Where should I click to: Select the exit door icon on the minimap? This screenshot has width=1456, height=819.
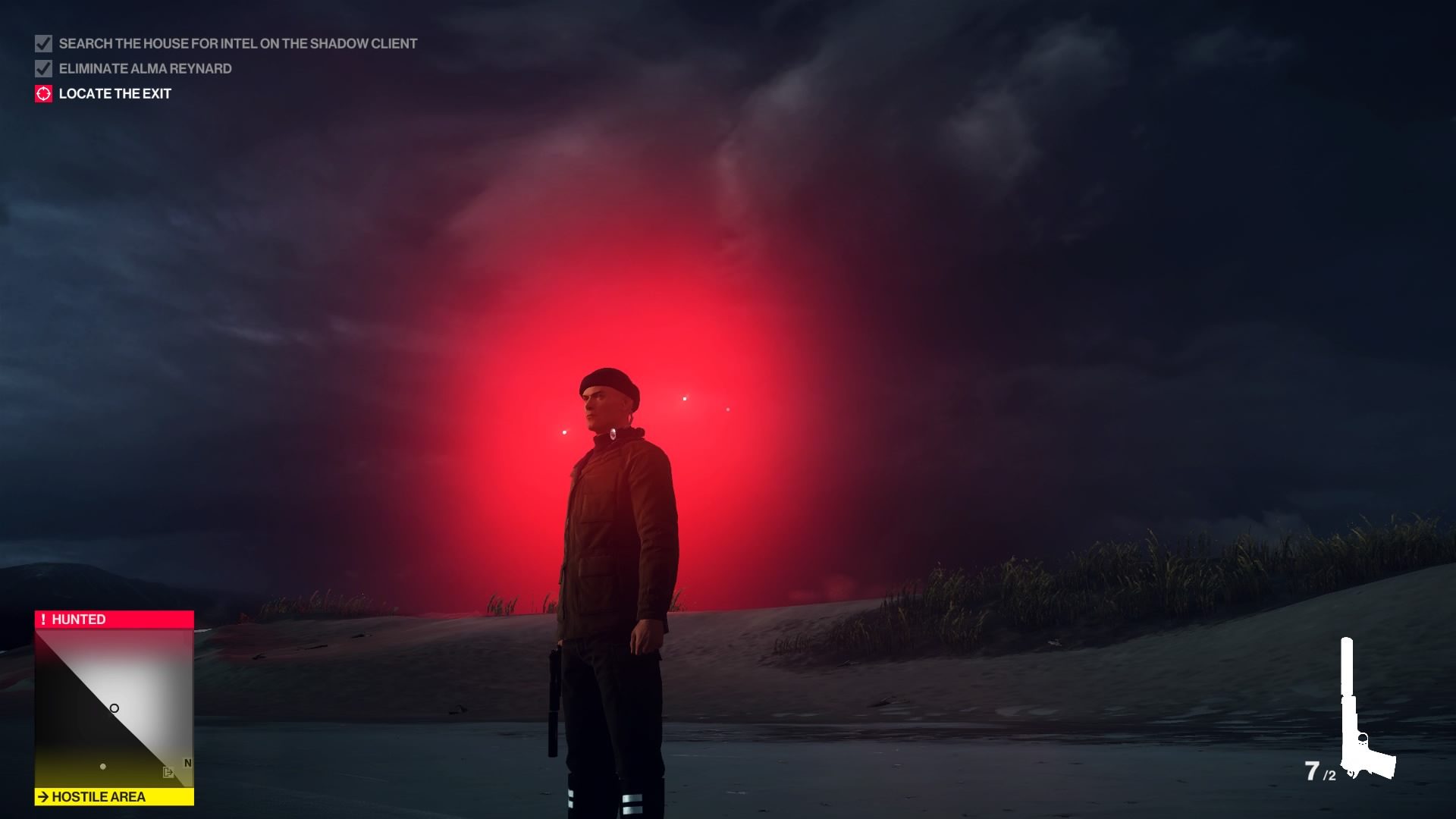(x=168, y=772)
